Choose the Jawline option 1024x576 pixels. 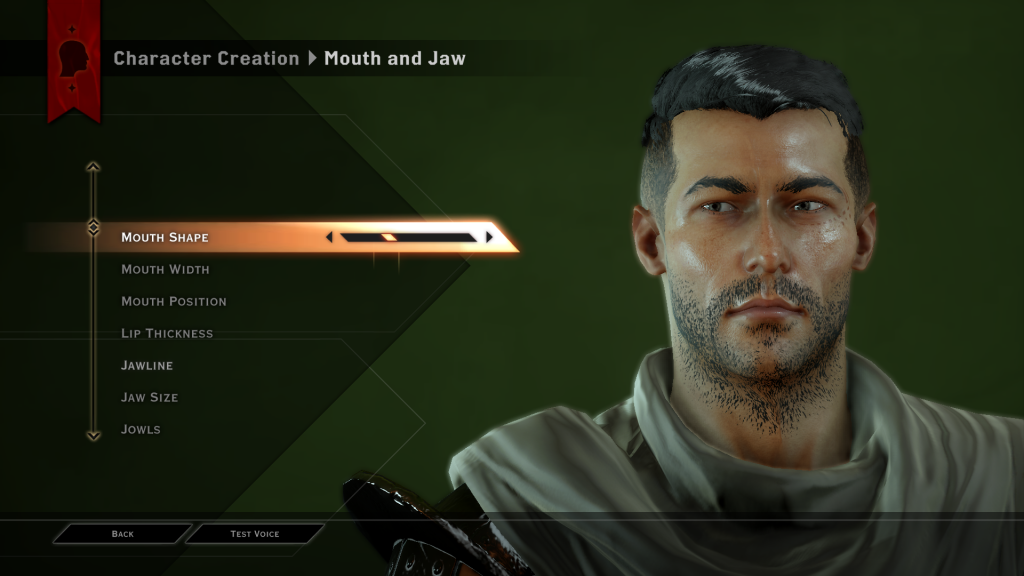pos(147,365)
